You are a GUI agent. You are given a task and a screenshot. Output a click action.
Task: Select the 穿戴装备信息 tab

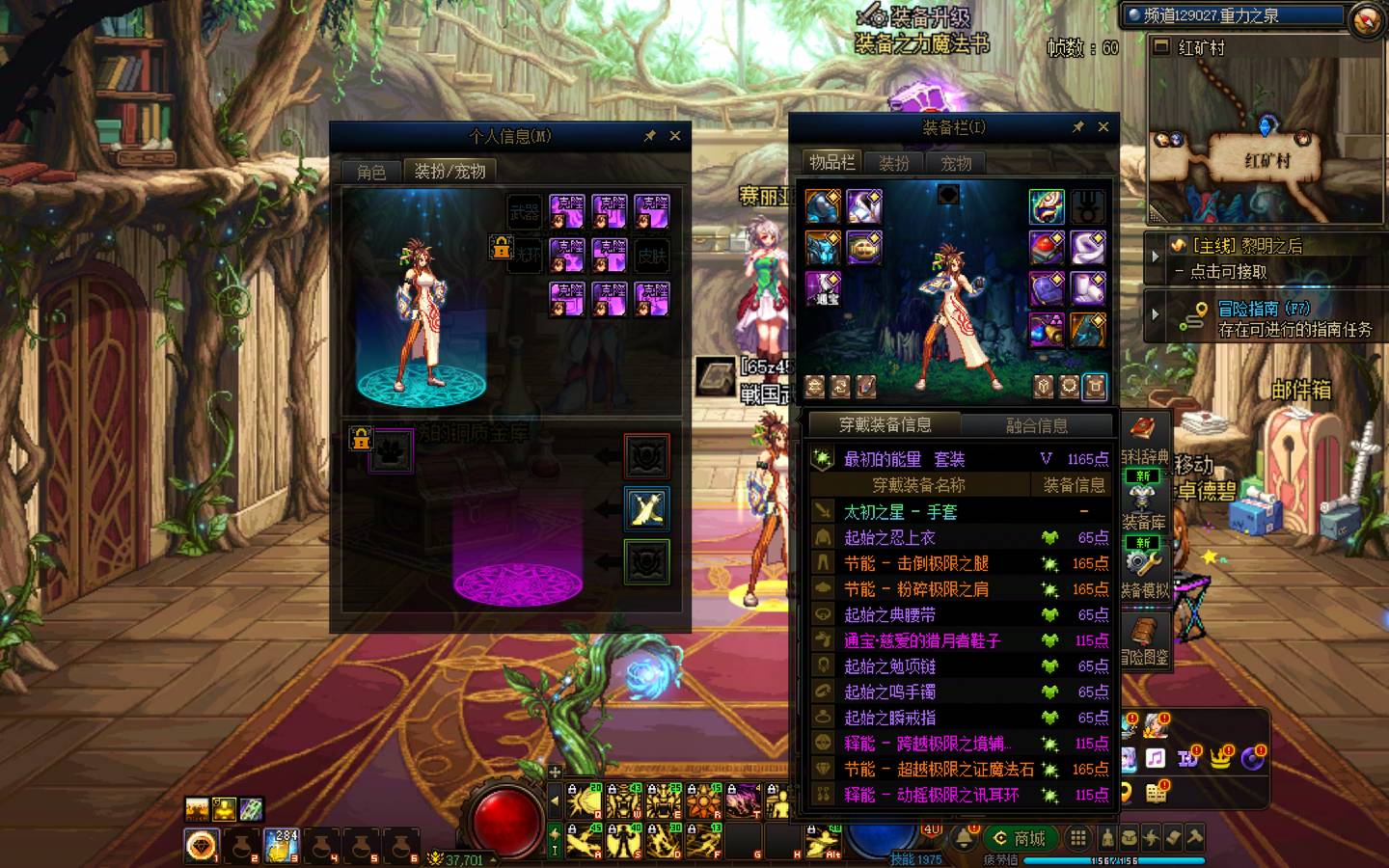pyautogui.click(x=885, y=424)
